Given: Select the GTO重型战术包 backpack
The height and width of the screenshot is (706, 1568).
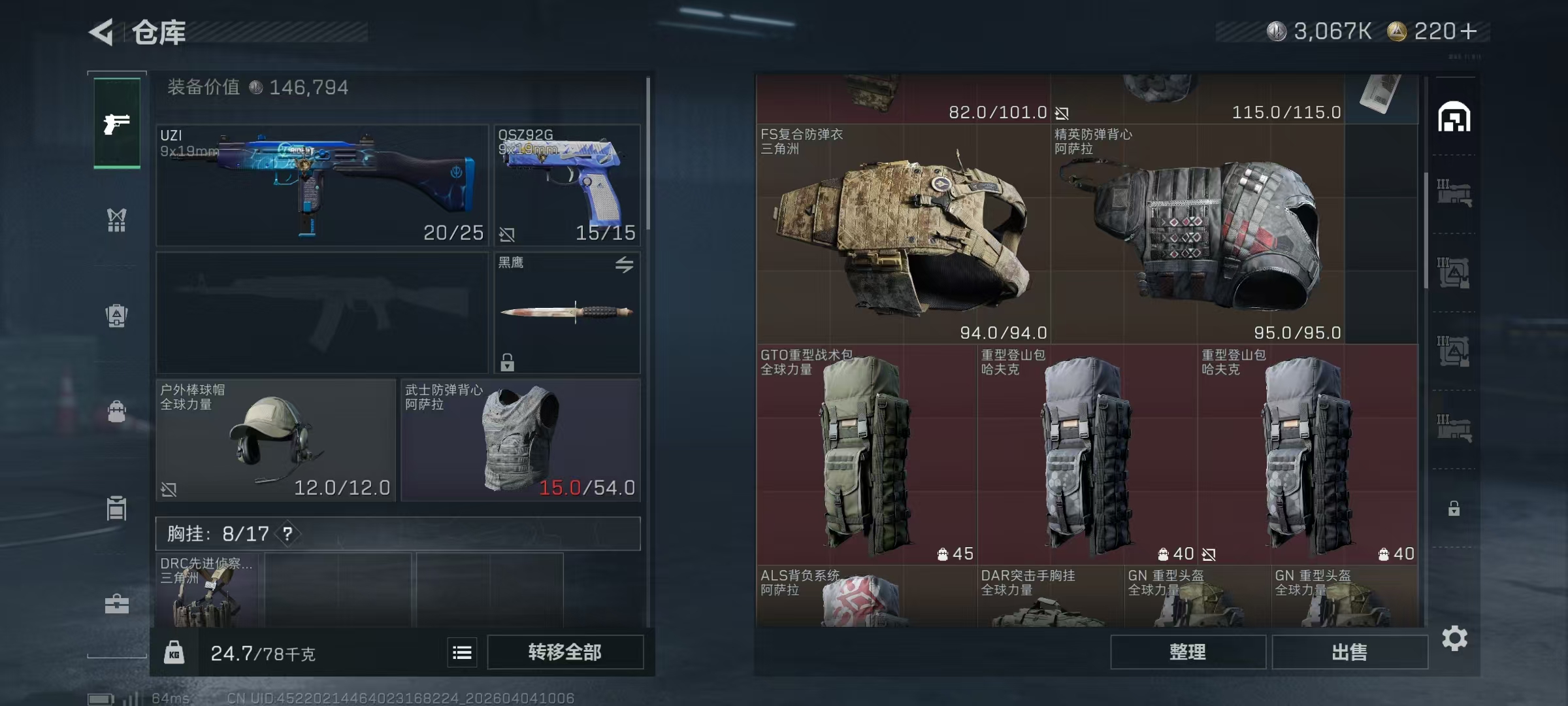Looking at the screenshot, I should pyautogui.click(x=866, y=455).
